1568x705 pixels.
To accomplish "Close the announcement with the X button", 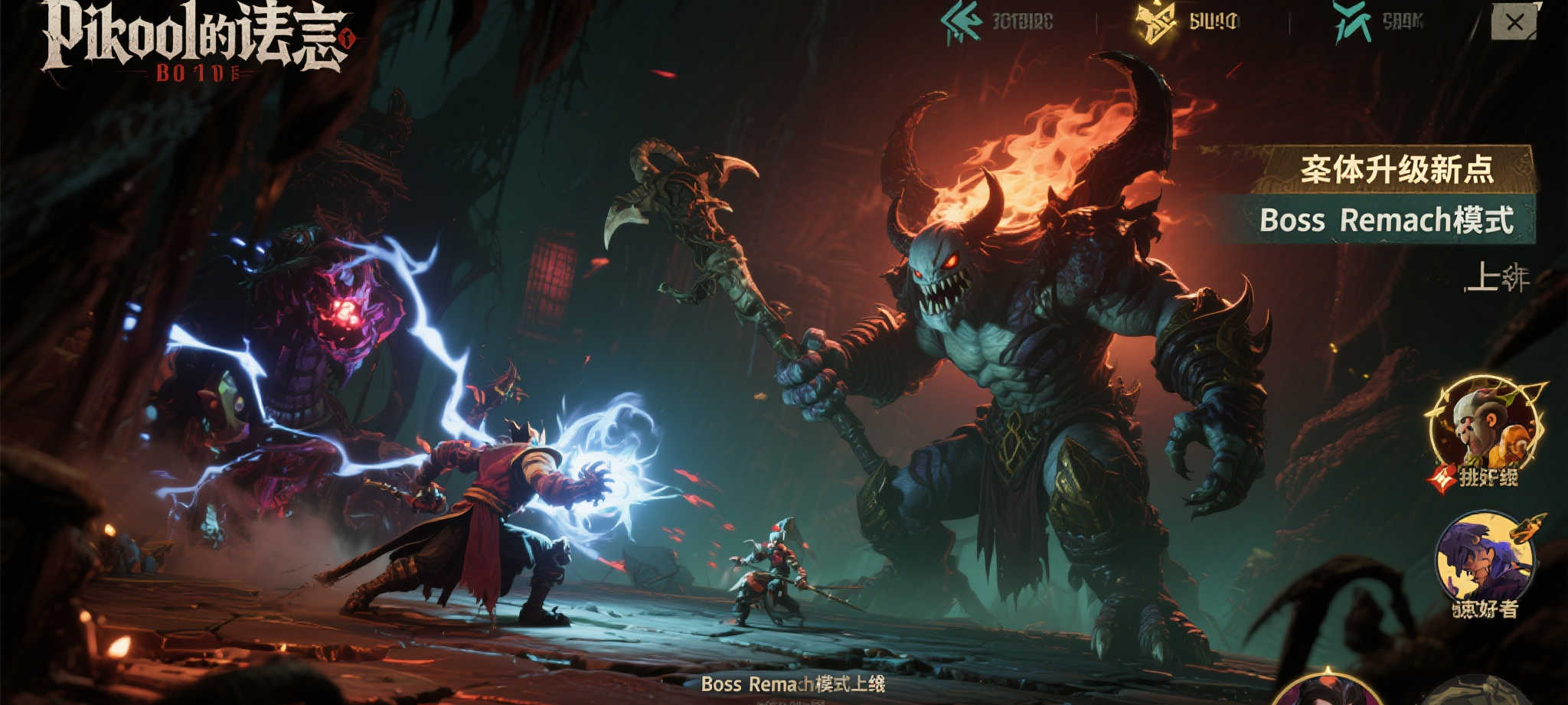I will click(1514, 23).
